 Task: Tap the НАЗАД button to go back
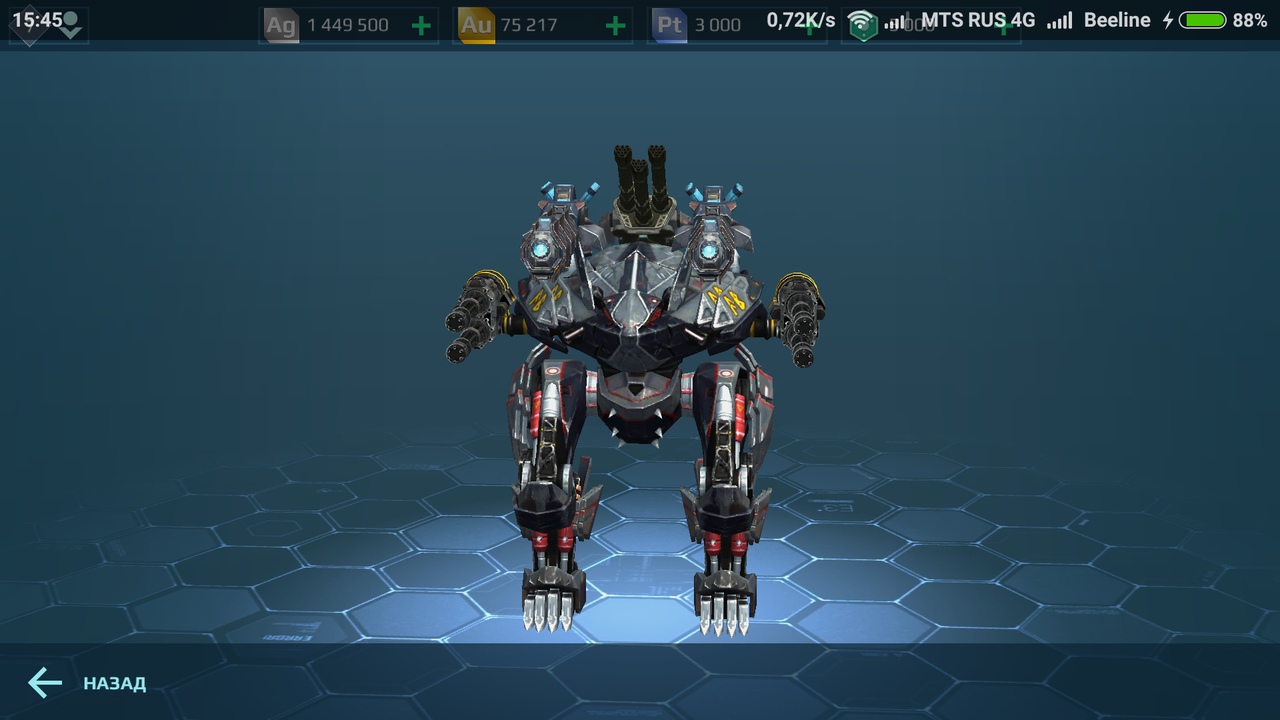pos(113,684)
